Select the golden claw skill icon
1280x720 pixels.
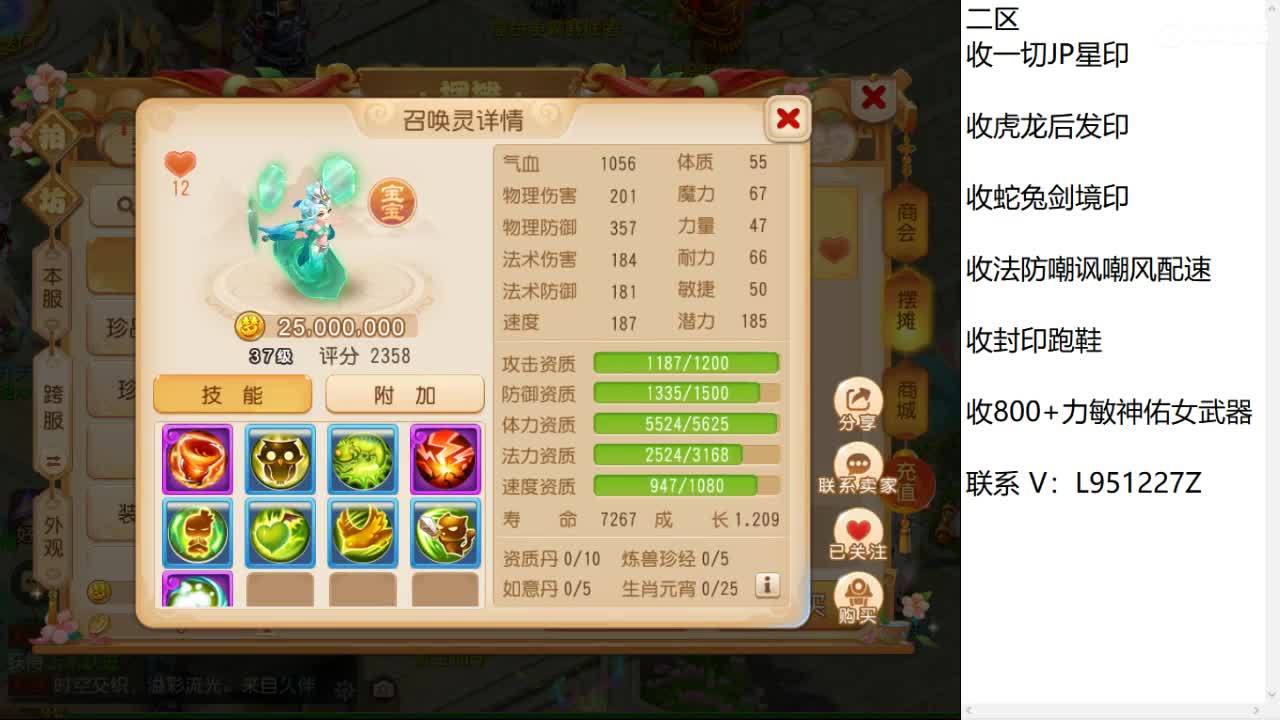coord(362,534)
